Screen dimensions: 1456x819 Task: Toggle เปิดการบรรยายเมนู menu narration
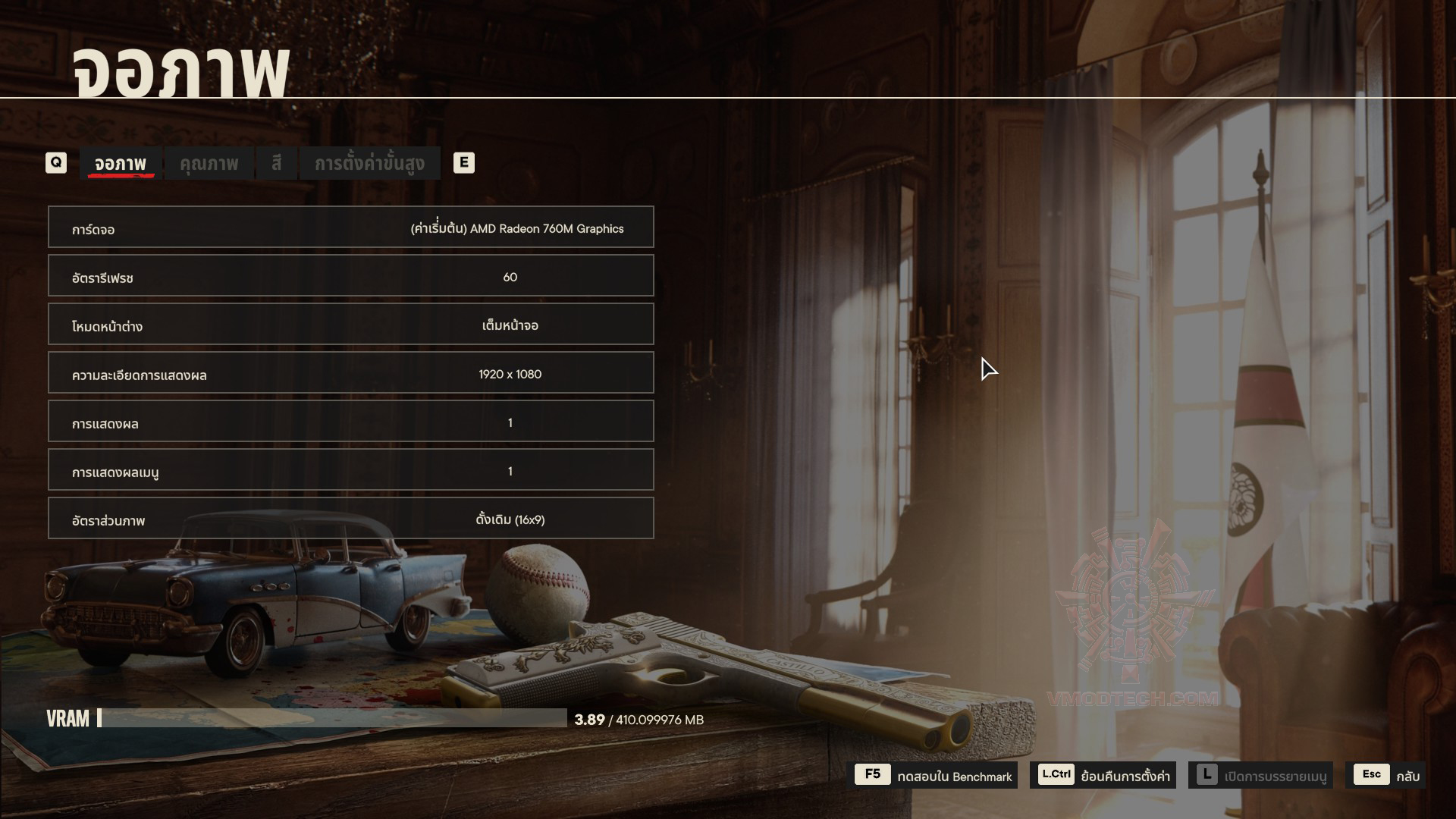(x=1261, y=776)
